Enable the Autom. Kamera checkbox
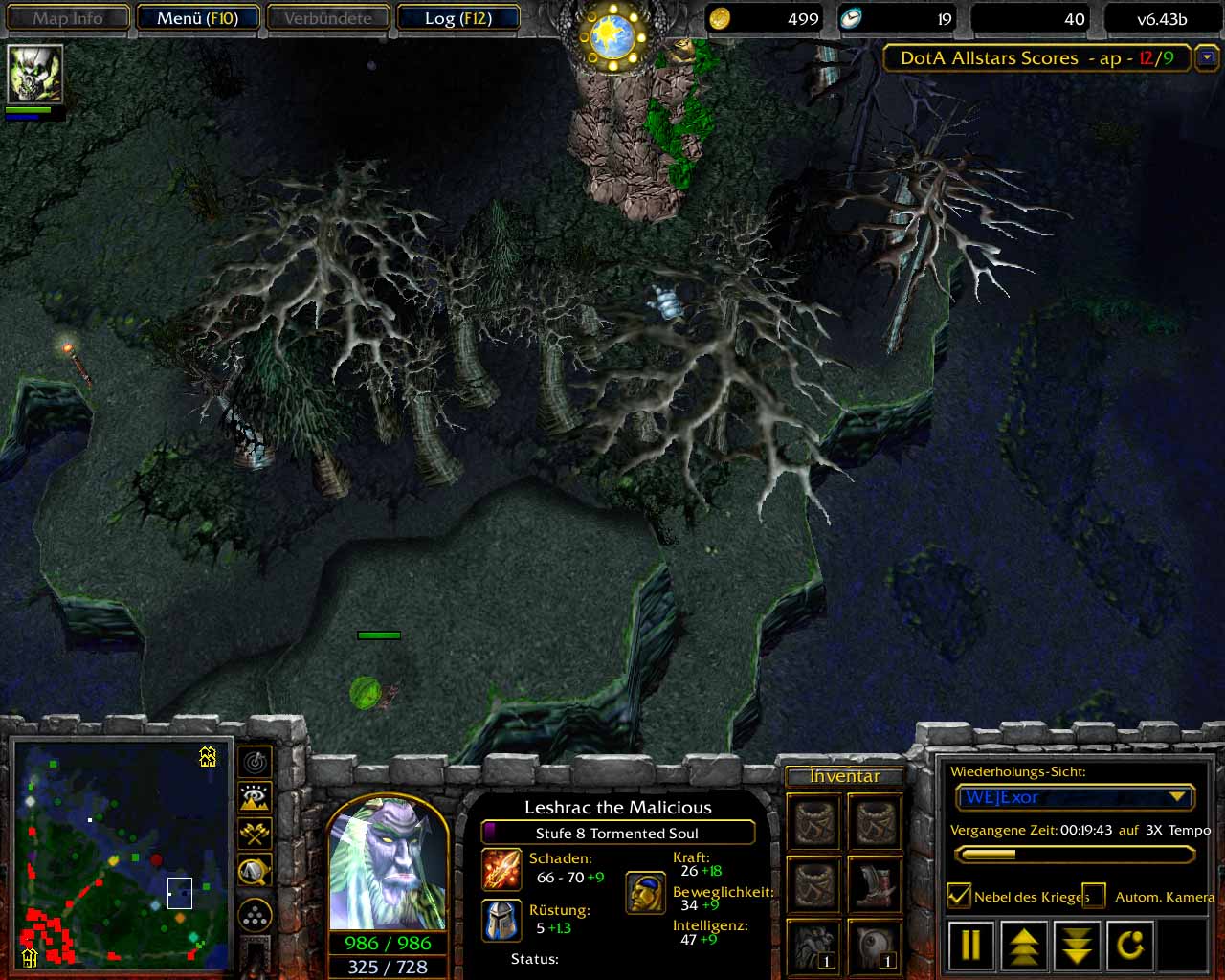The height and width of the screenshot is (980, 1225). coord(1094,896)
